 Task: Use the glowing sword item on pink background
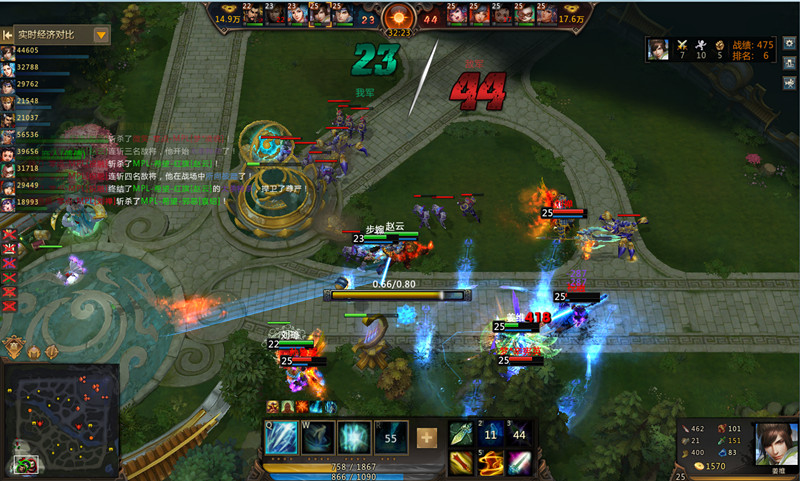point(519,461)
